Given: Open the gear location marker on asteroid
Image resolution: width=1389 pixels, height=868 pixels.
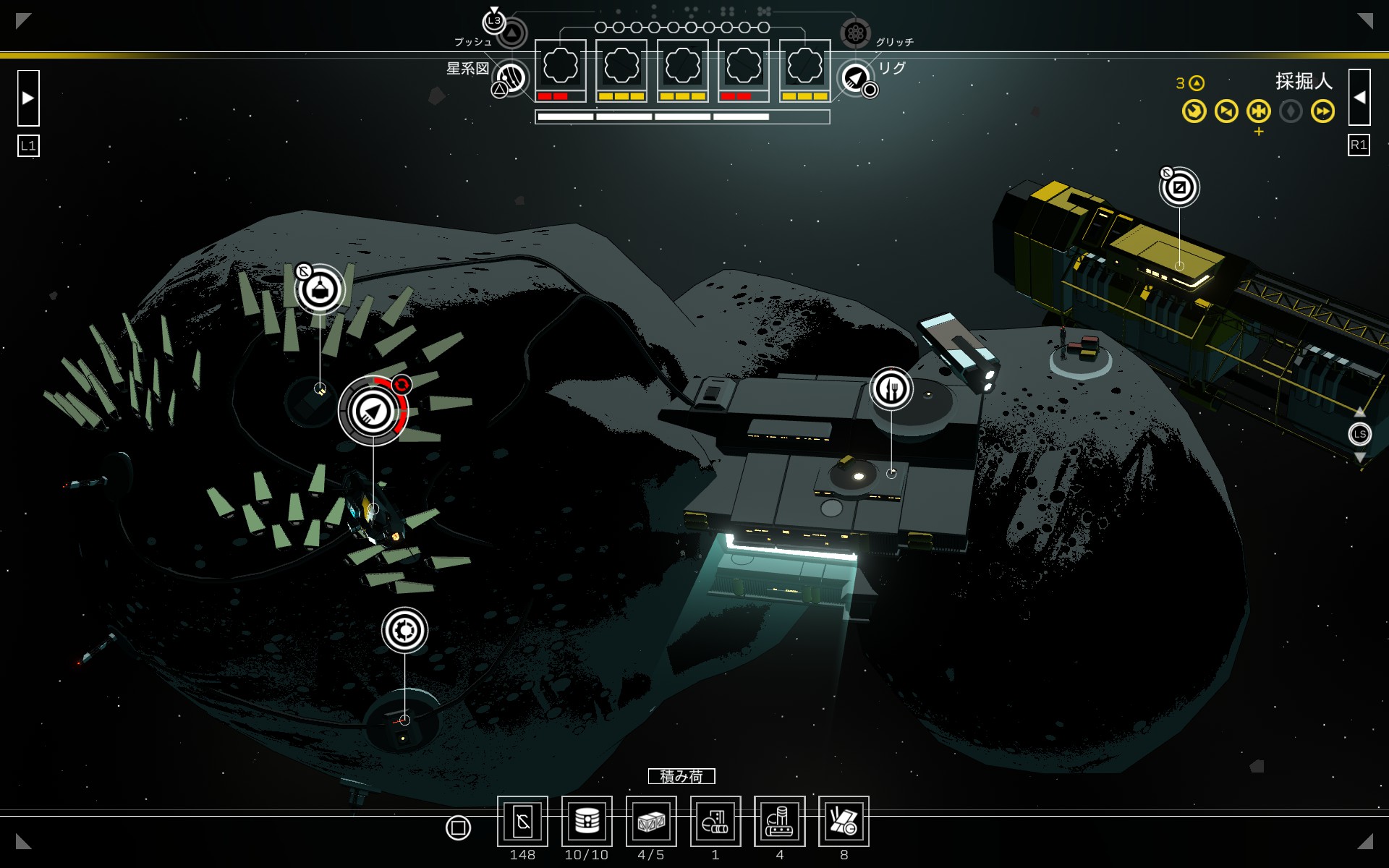Looking at the screenshot, I should 404,629.
